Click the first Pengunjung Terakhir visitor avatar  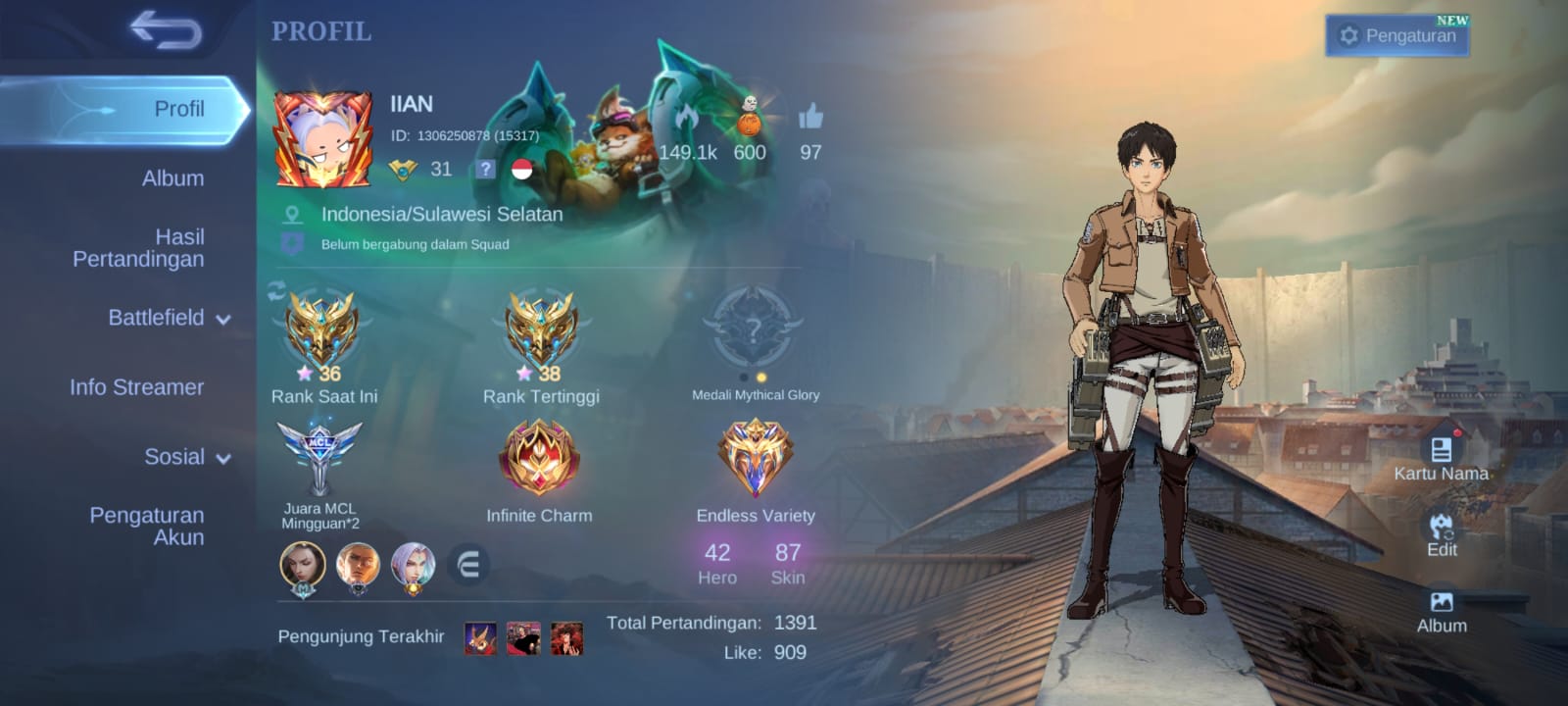coord(480,638)
